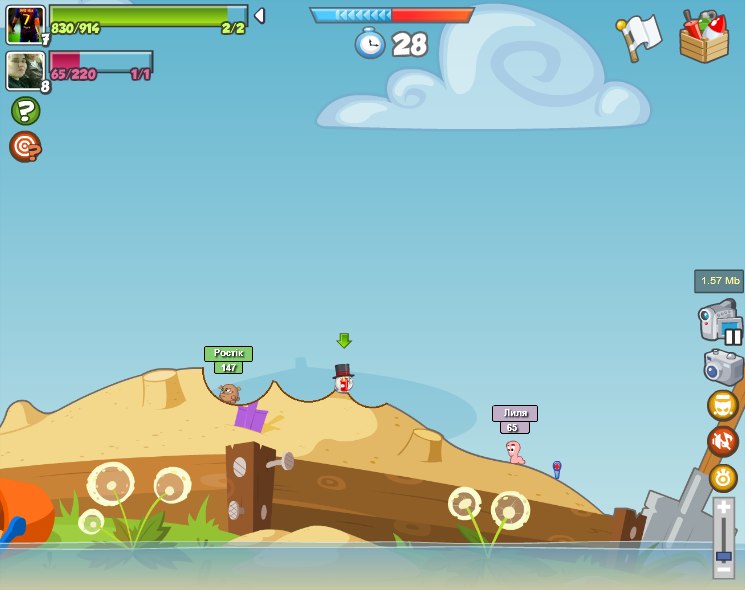Click the orange target hint button
This screenshot has width=745, height=590.
pos(25,147)
